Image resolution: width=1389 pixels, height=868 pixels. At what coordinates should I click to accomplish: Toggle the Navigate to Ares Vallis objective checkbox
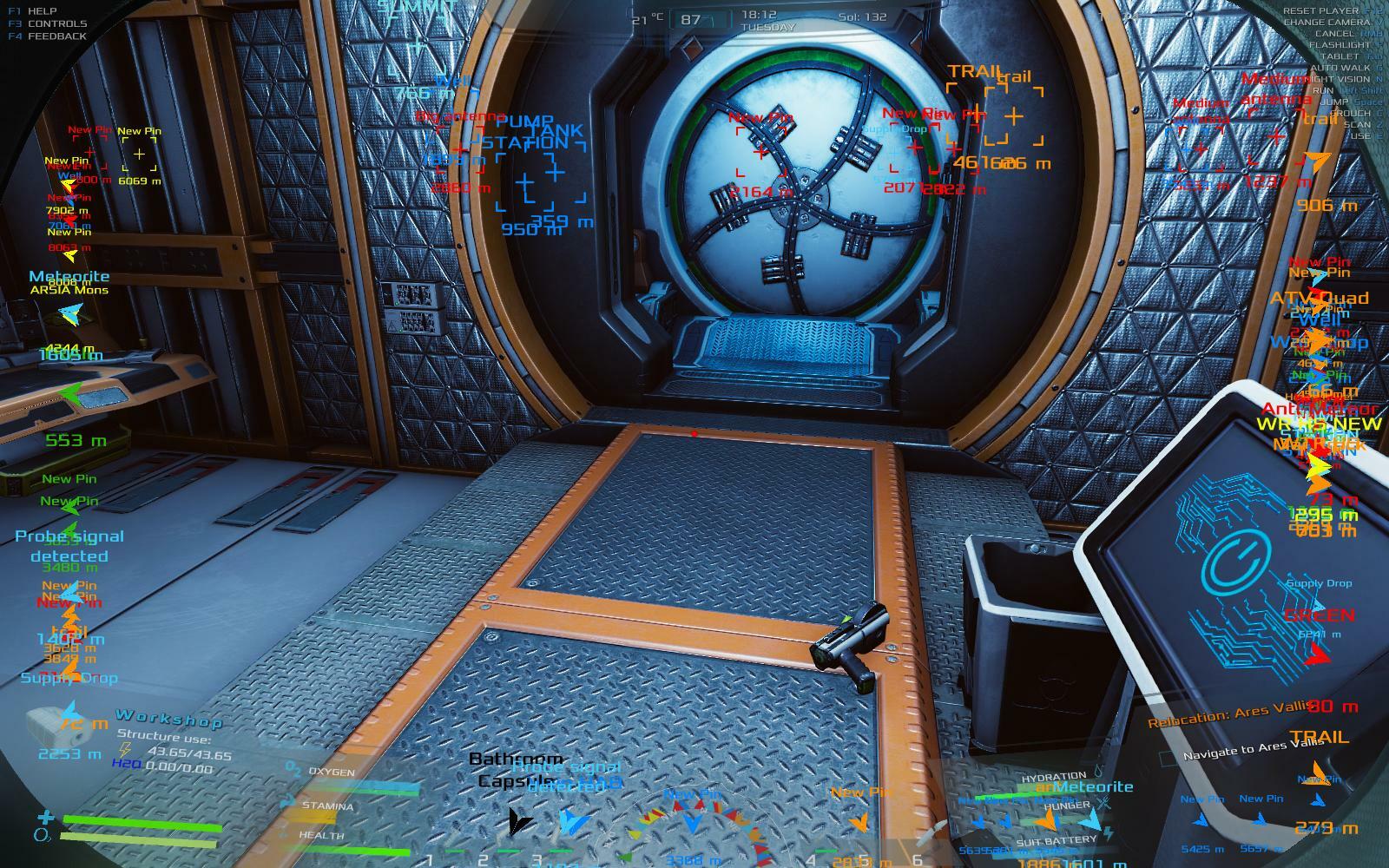[1168, 759]
